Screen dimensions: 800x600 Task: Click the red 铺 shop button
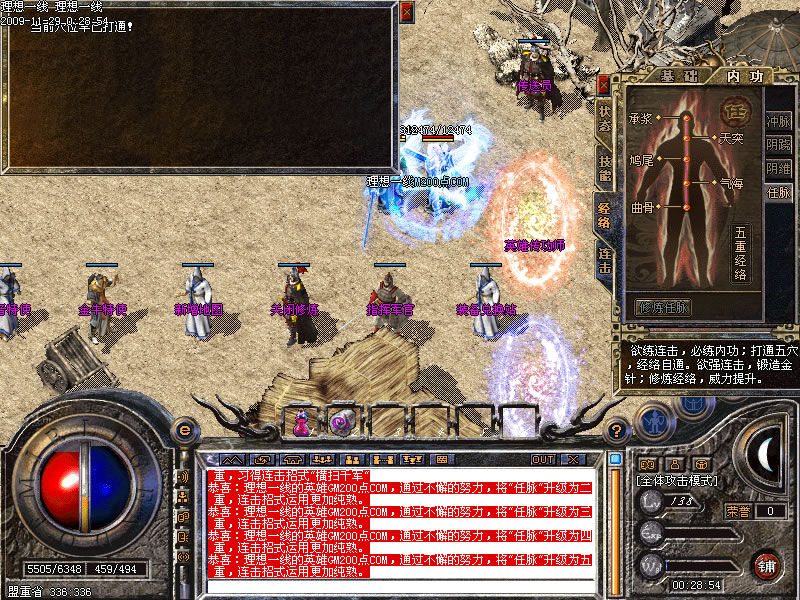766,564
